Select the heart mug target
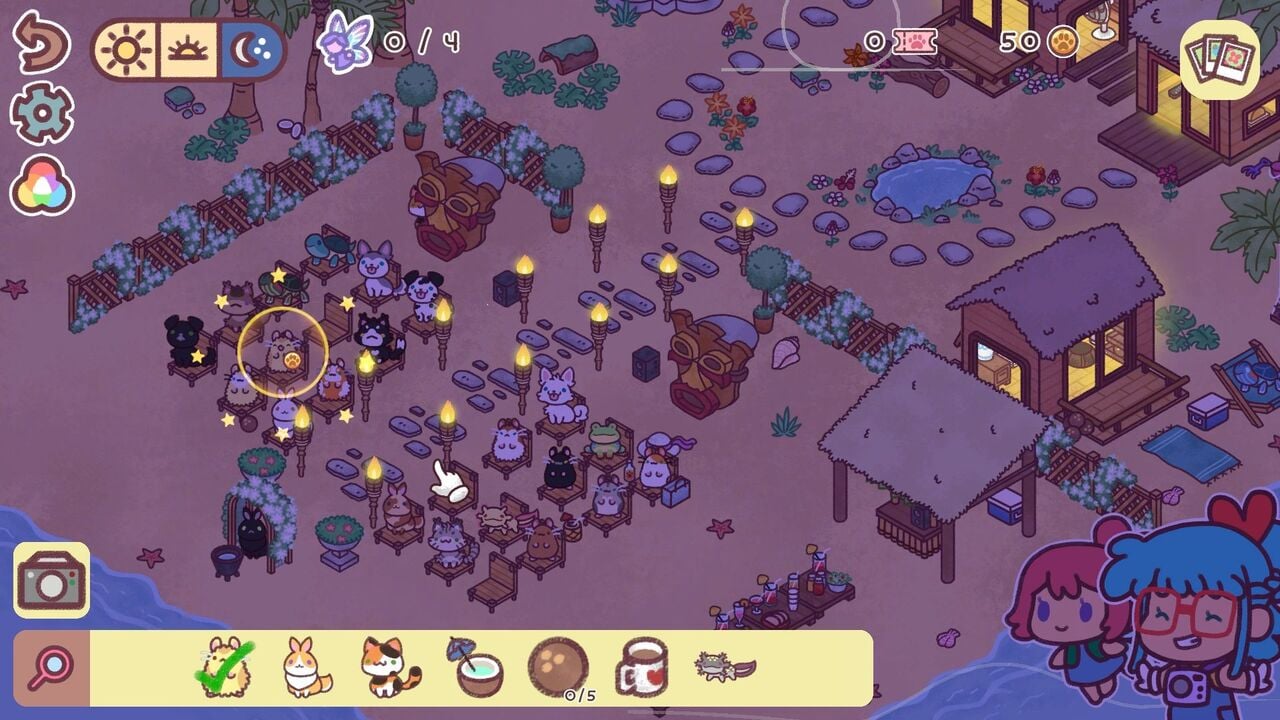Image resolution: width=1280 pixels, height=720 pixels. coord(642,668)
